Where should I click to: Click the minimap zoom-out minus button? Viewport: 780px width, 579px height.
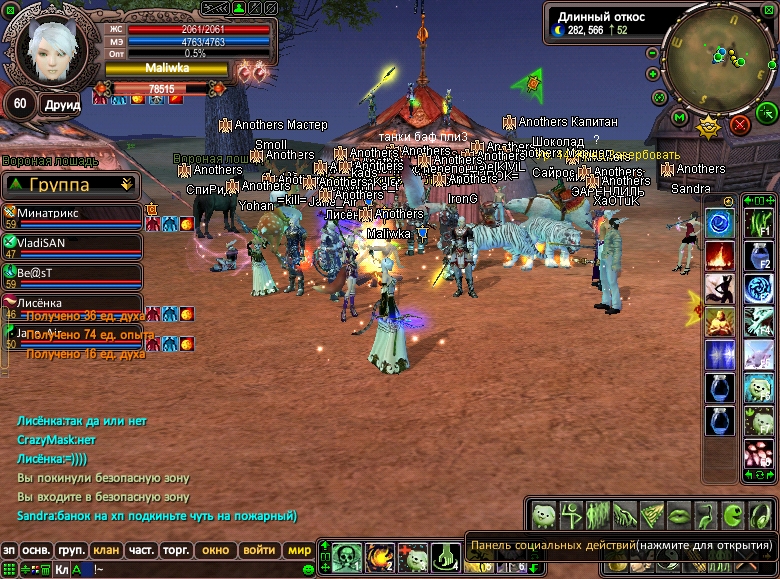tap(652, 52)
